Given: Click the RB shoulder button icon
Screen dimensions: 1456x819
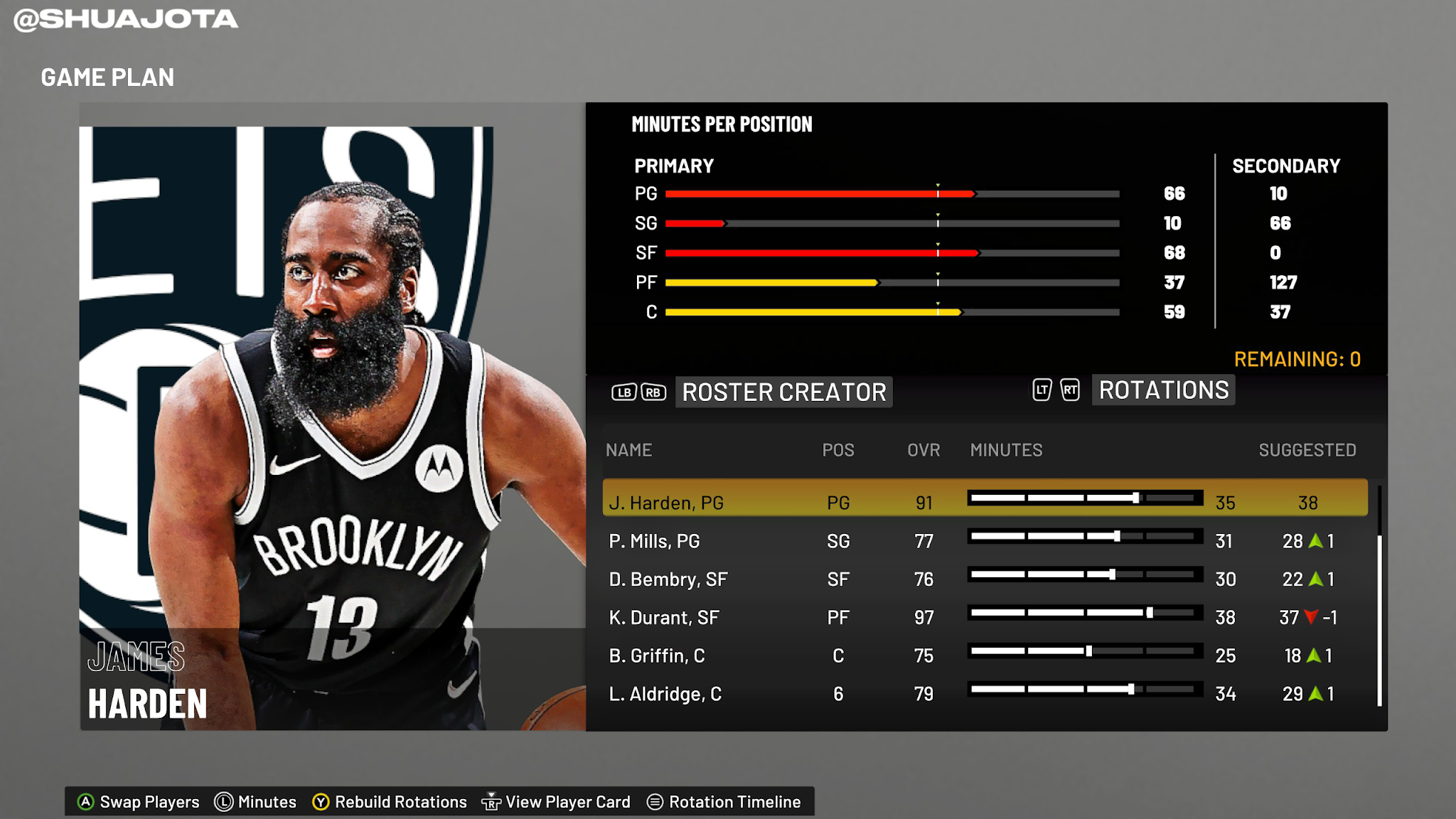Looking at the screenshot, I should [x=653, y=392].
